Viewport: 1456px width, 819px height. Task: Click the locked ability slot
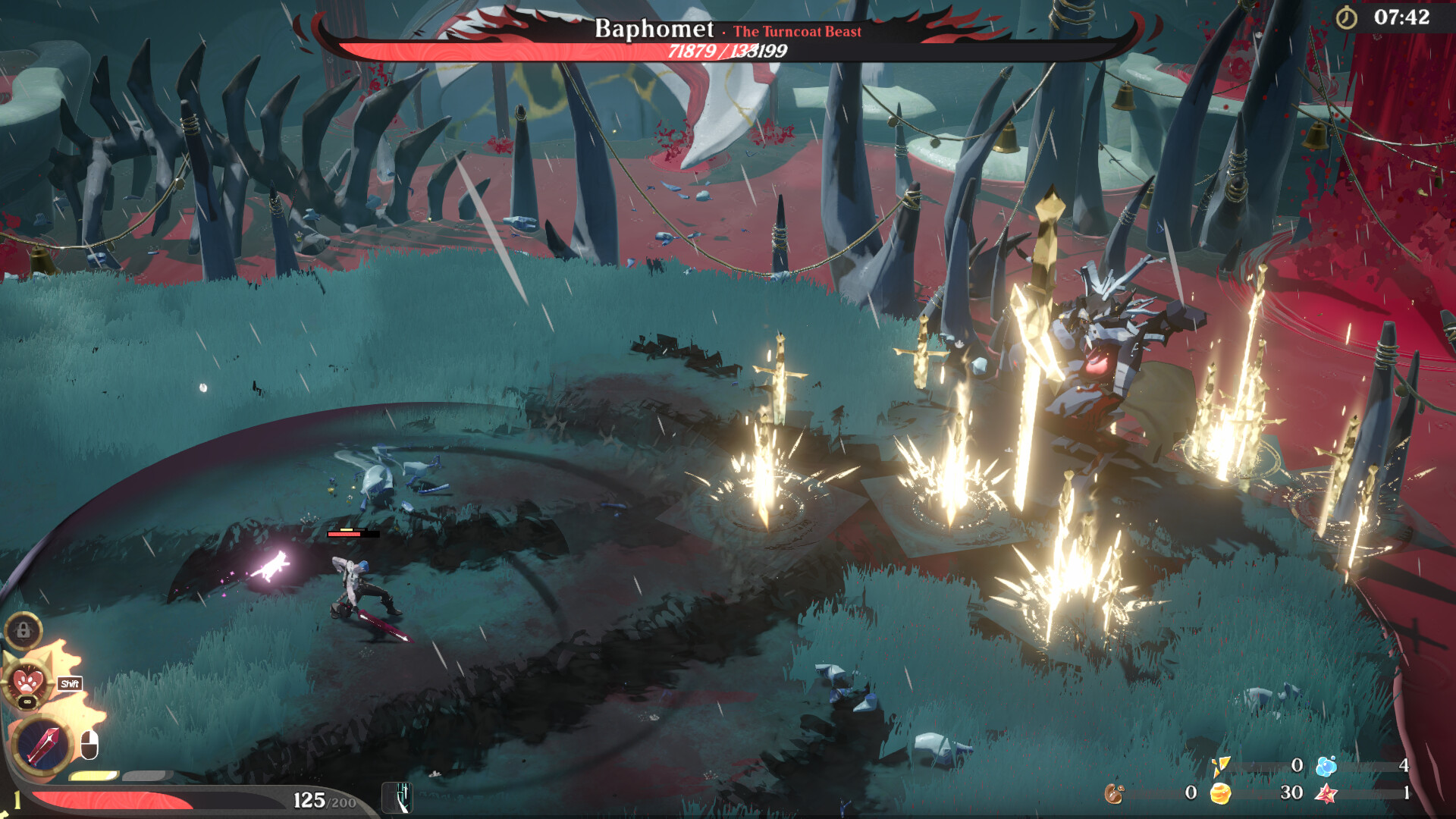pyautogui.click(x=24, y=630)
